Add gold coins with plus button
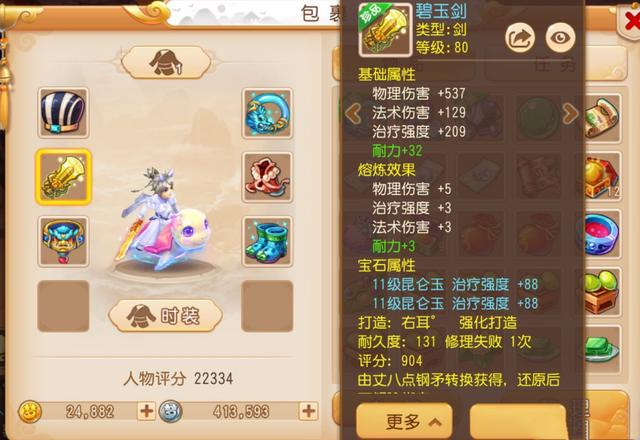640x440 pixels. tap(146, 410)
